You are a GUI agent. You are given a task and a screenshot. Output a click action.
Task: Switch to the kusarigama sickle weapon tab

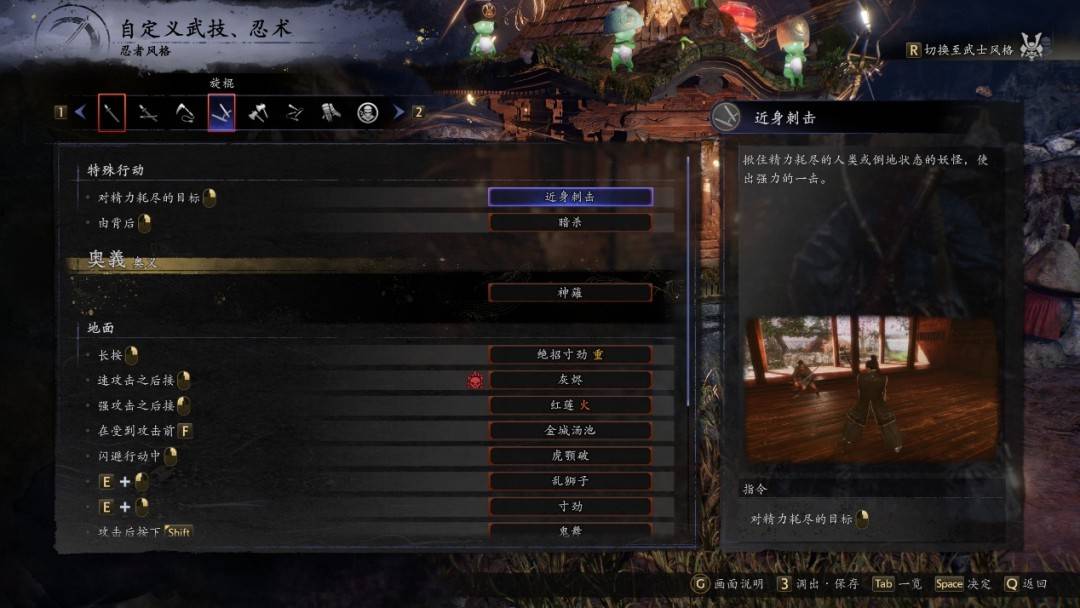point(185,113)
